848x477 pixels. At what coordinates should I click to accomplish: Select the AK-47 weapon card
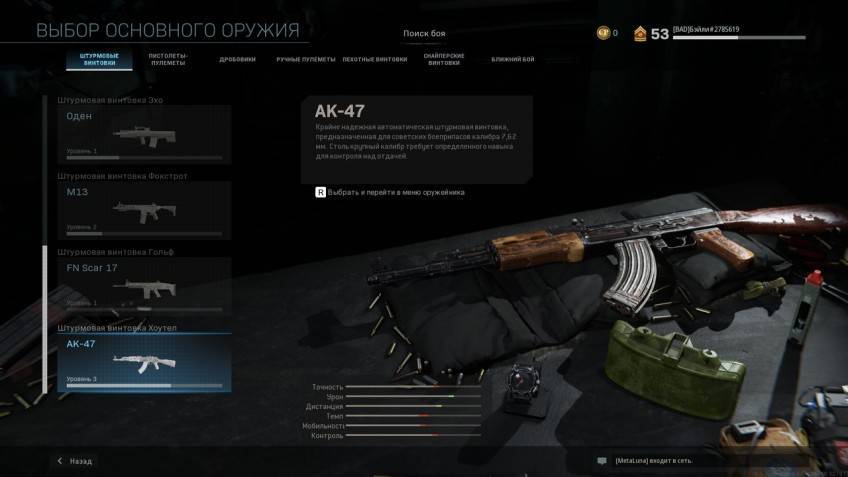[145, 363]
